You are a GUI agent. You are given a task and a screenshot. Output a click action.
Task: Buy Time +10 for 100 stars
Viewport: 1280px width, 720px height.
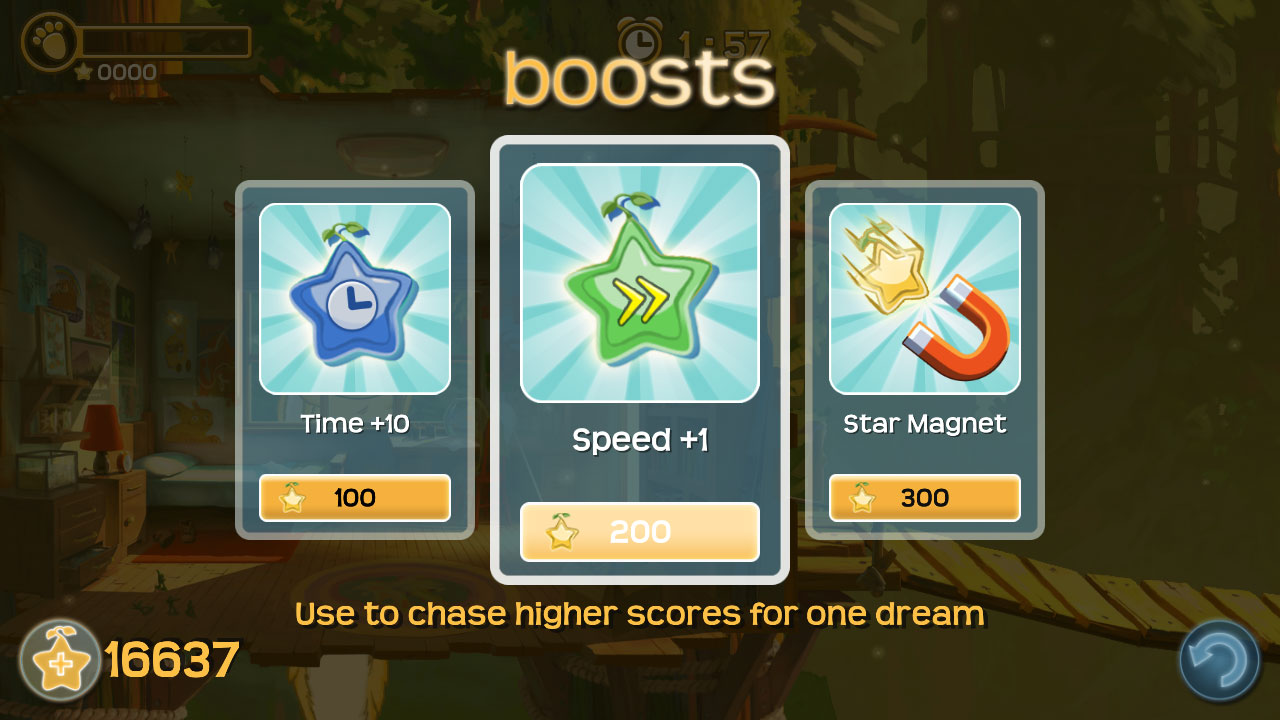point(354,498)
